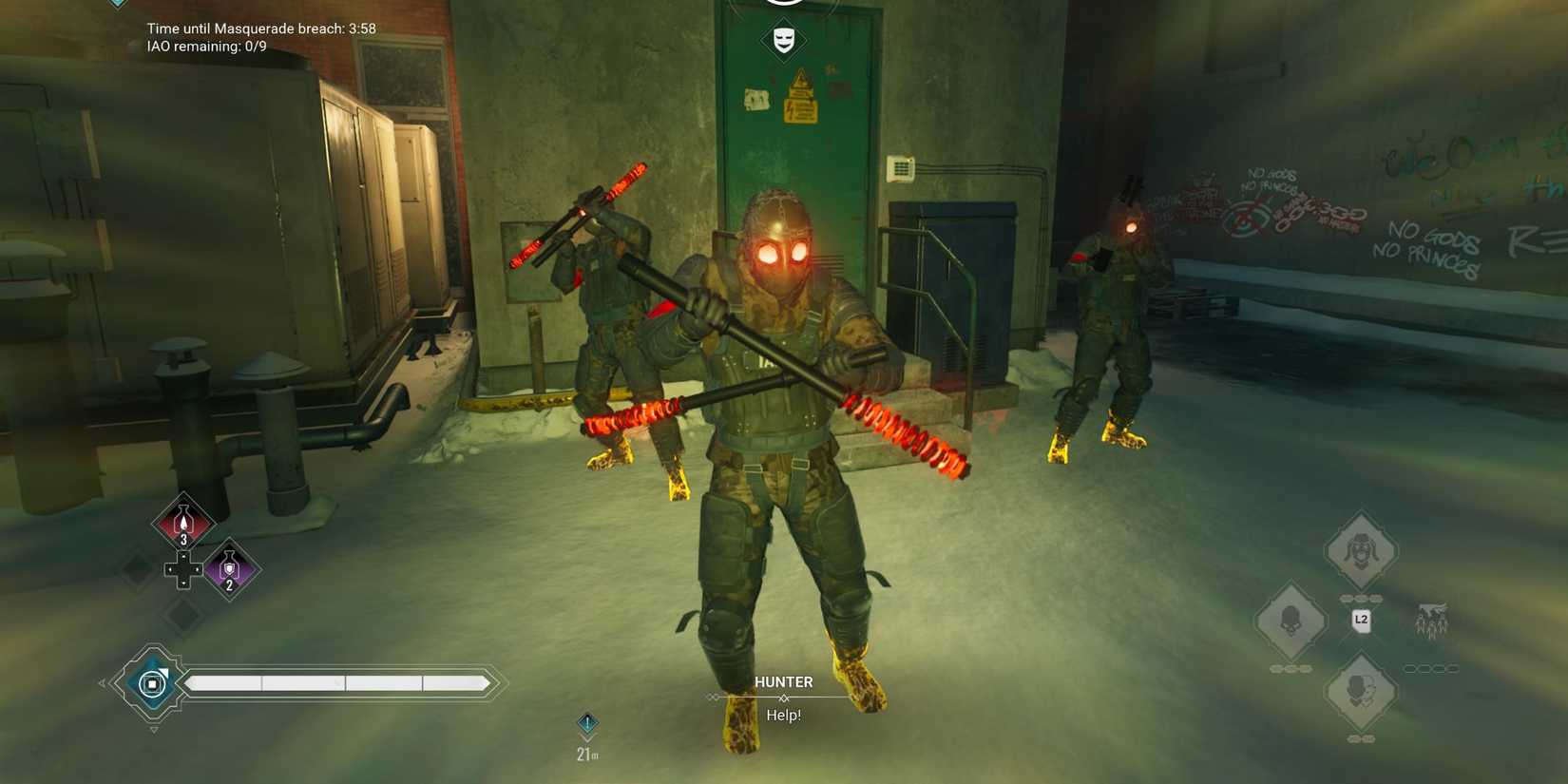Select the vampire face ability diamond icon
1568x784 pixels.
[1361, 551]
